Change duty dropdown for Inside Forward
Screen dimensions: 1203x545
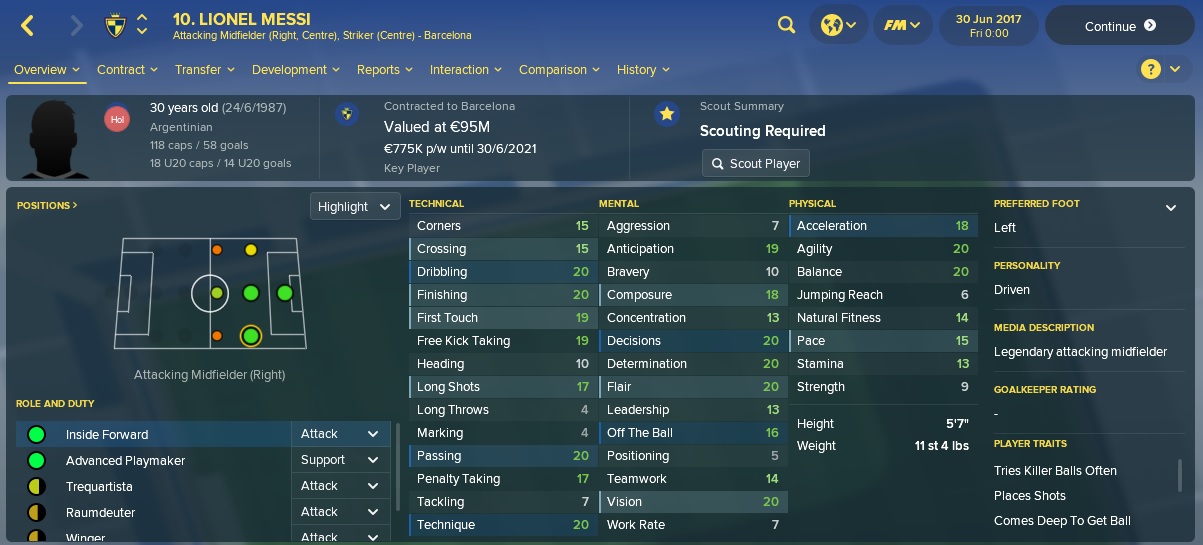point(340,434)
